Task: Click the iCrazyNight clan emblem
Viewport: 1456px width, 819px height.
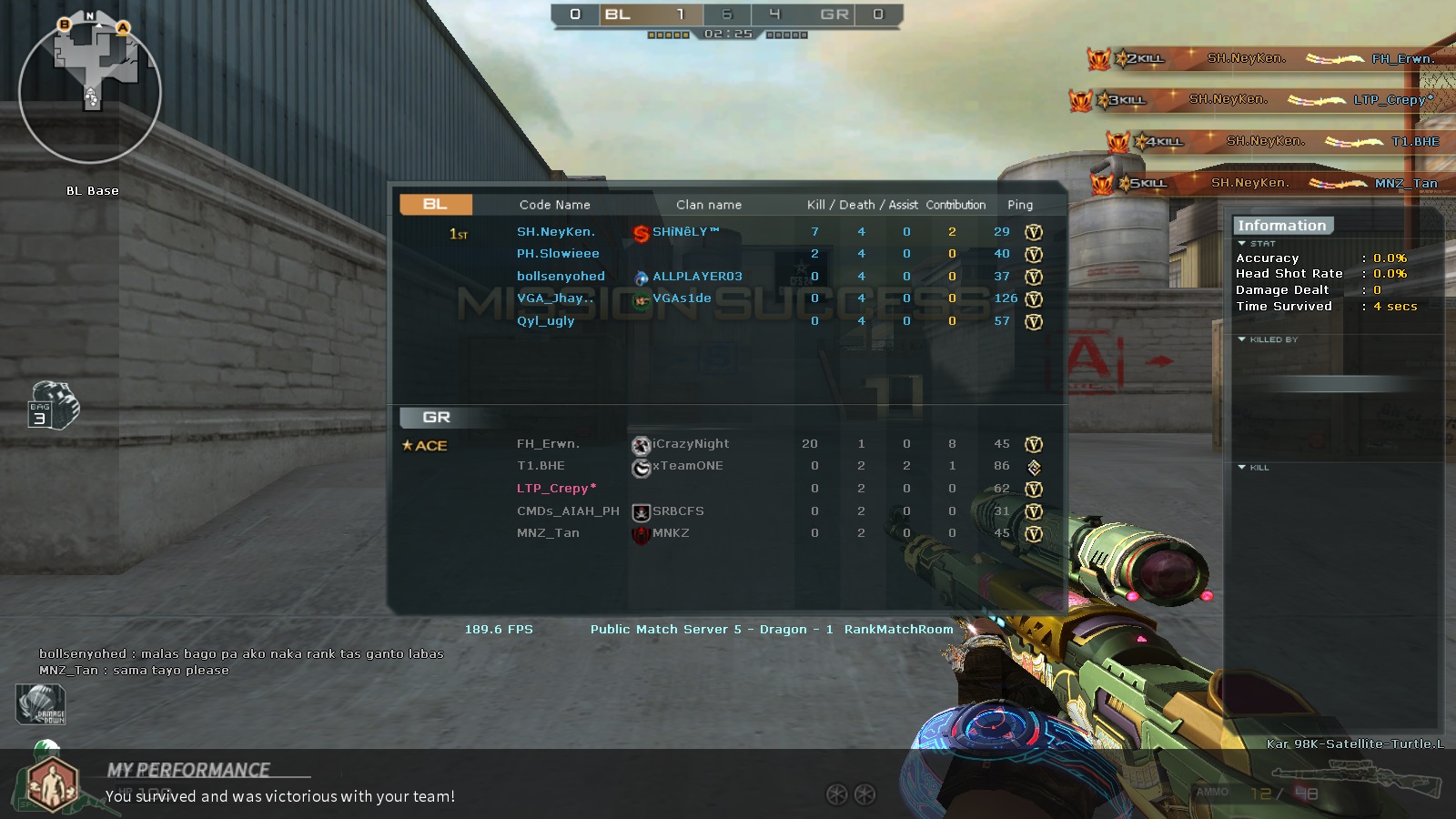Action: point(640,444)
